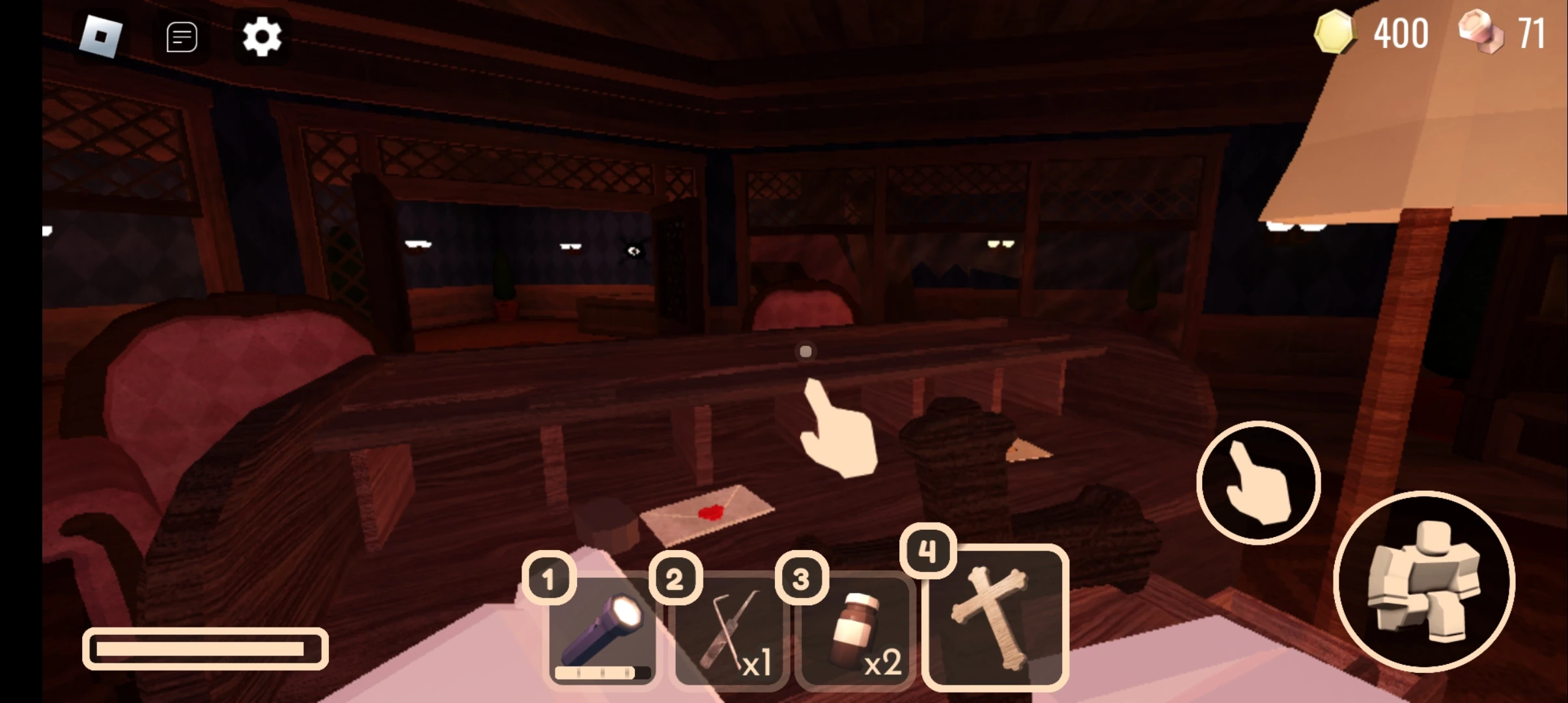
Task: Open the Roblox menu icon
Action: (x=101, y=36)
